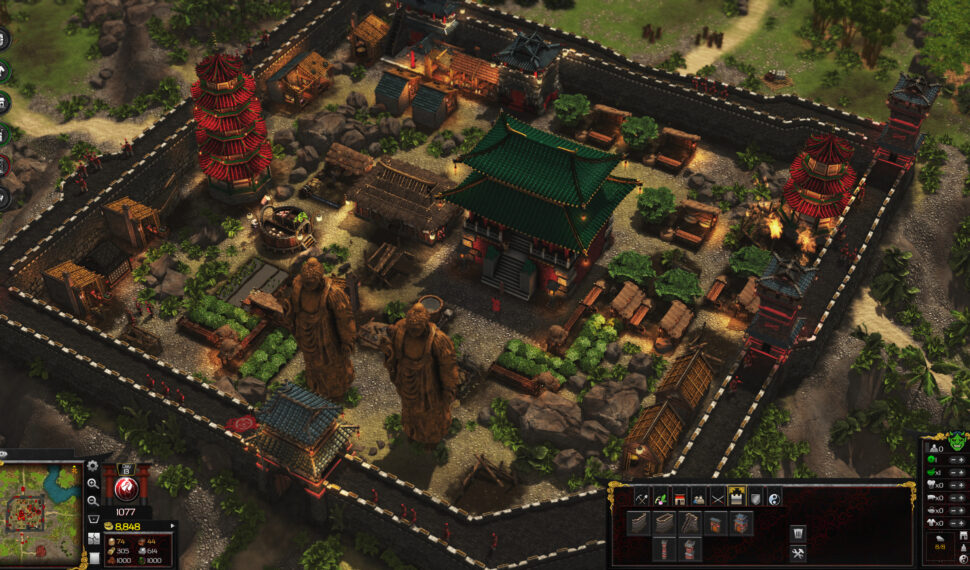Image resolution: width=970 pixels, height=570 pixels.
Task: Click the up-arrow button on the left edge
Action: click(x=4, y=72)
